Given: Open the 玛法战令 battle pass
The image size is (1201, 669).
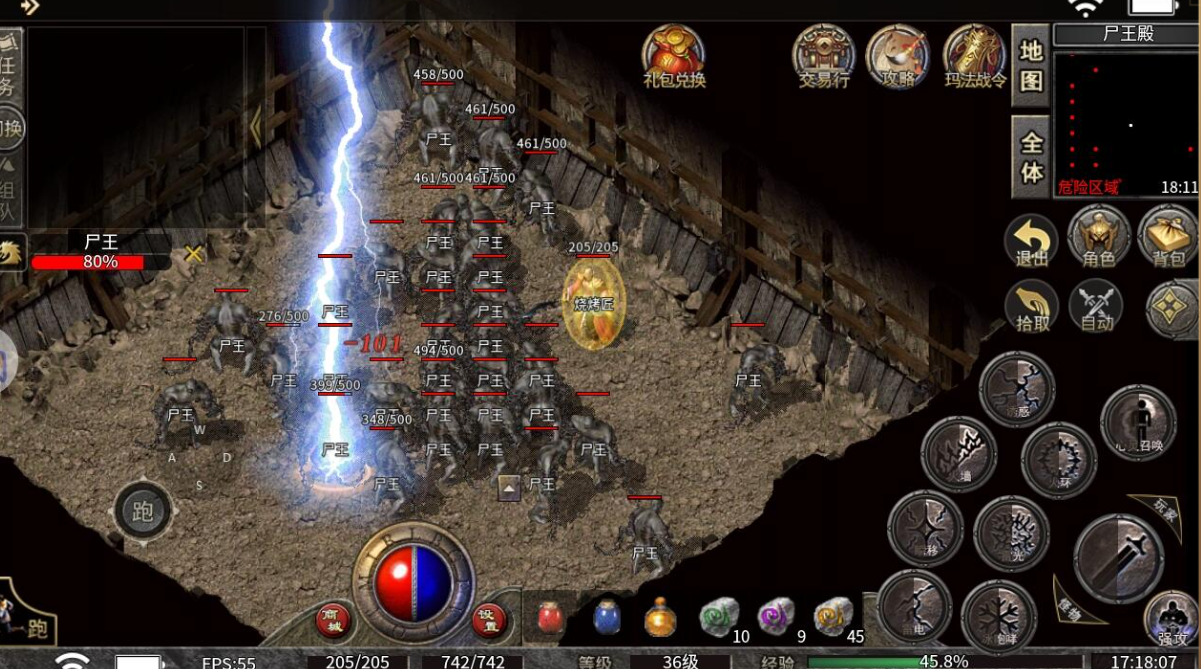Looking at the screenshot, I should tap(975, 56).
